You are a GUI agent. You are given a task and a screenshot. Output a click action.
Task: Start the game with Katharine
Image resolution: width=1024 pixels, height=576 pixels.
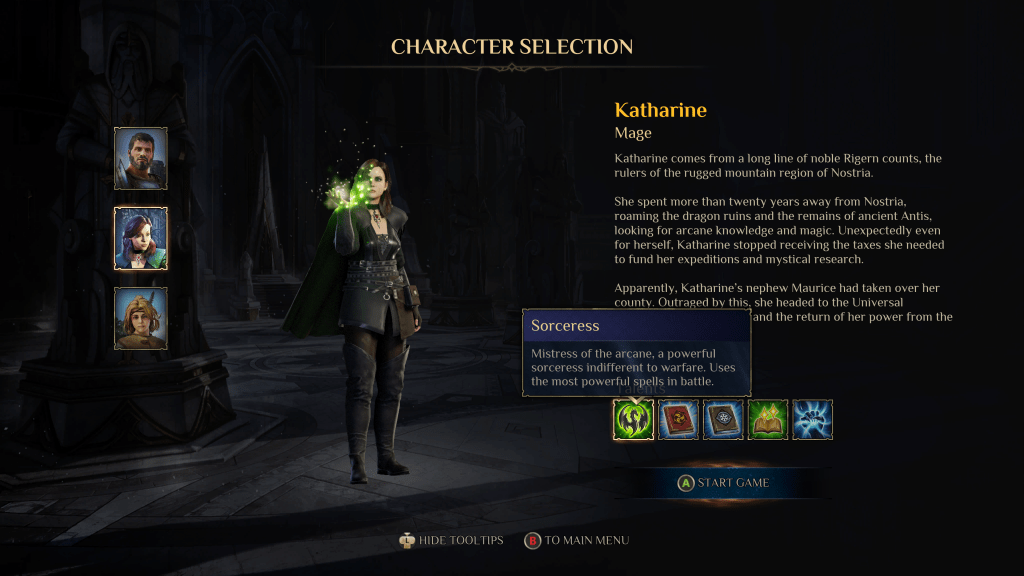tap(723, 483)
